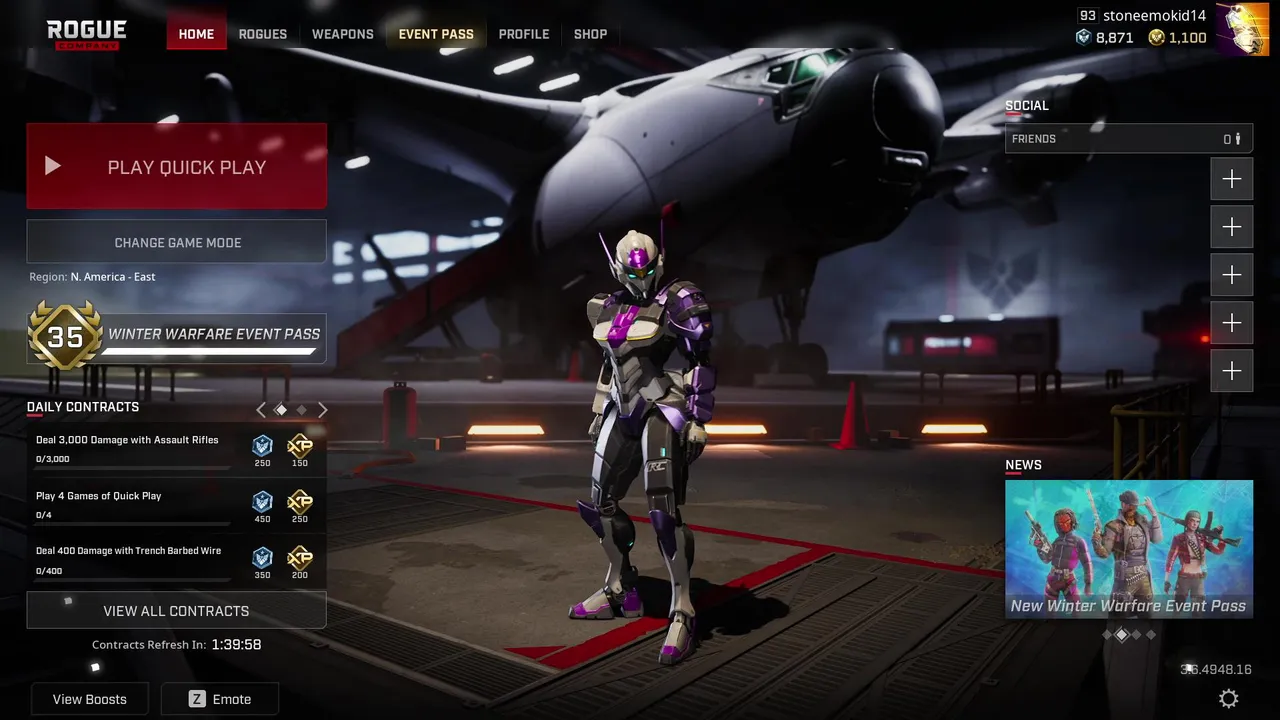View All Contracts

coord(176,610)
